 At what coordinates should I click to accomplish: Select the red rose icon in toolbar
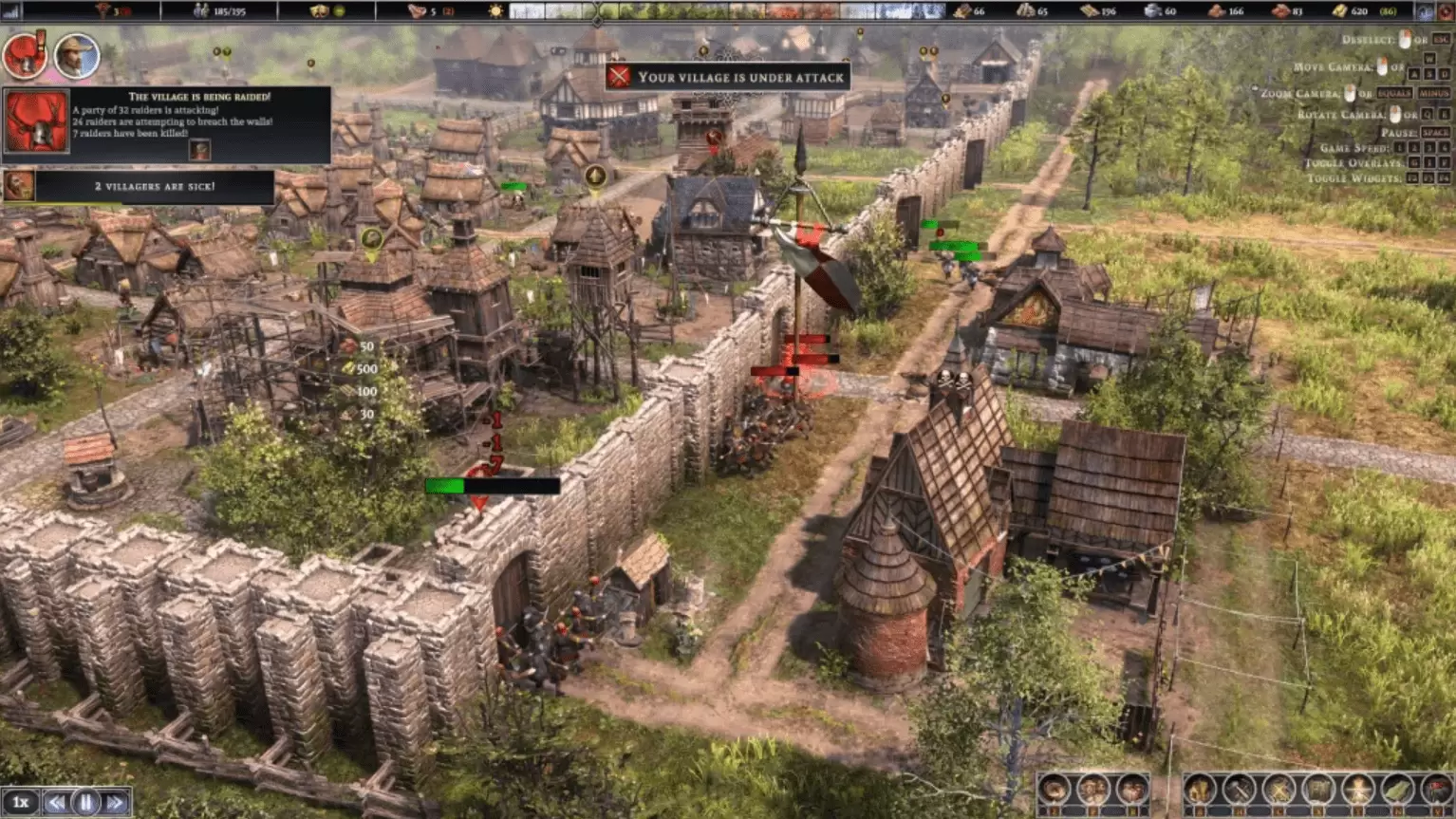(1435, 790)
